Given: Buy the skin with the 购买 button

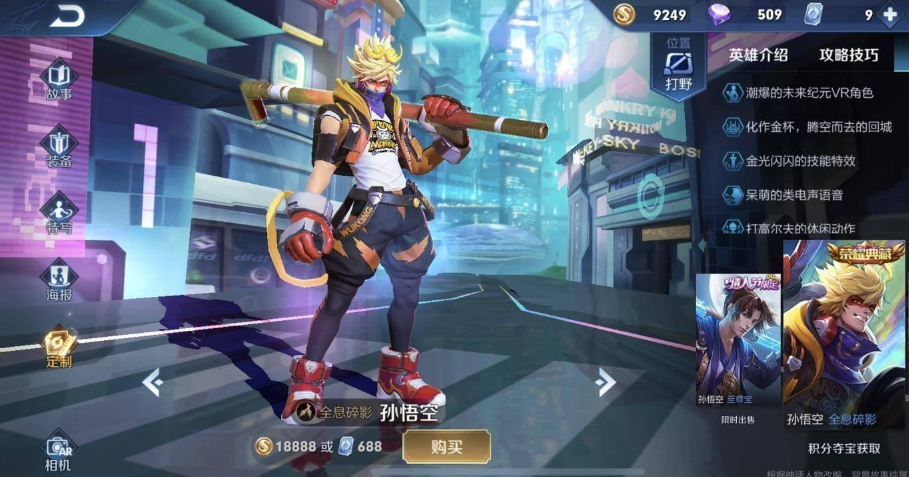Looking at the screenshot, I should click(446, 446).
